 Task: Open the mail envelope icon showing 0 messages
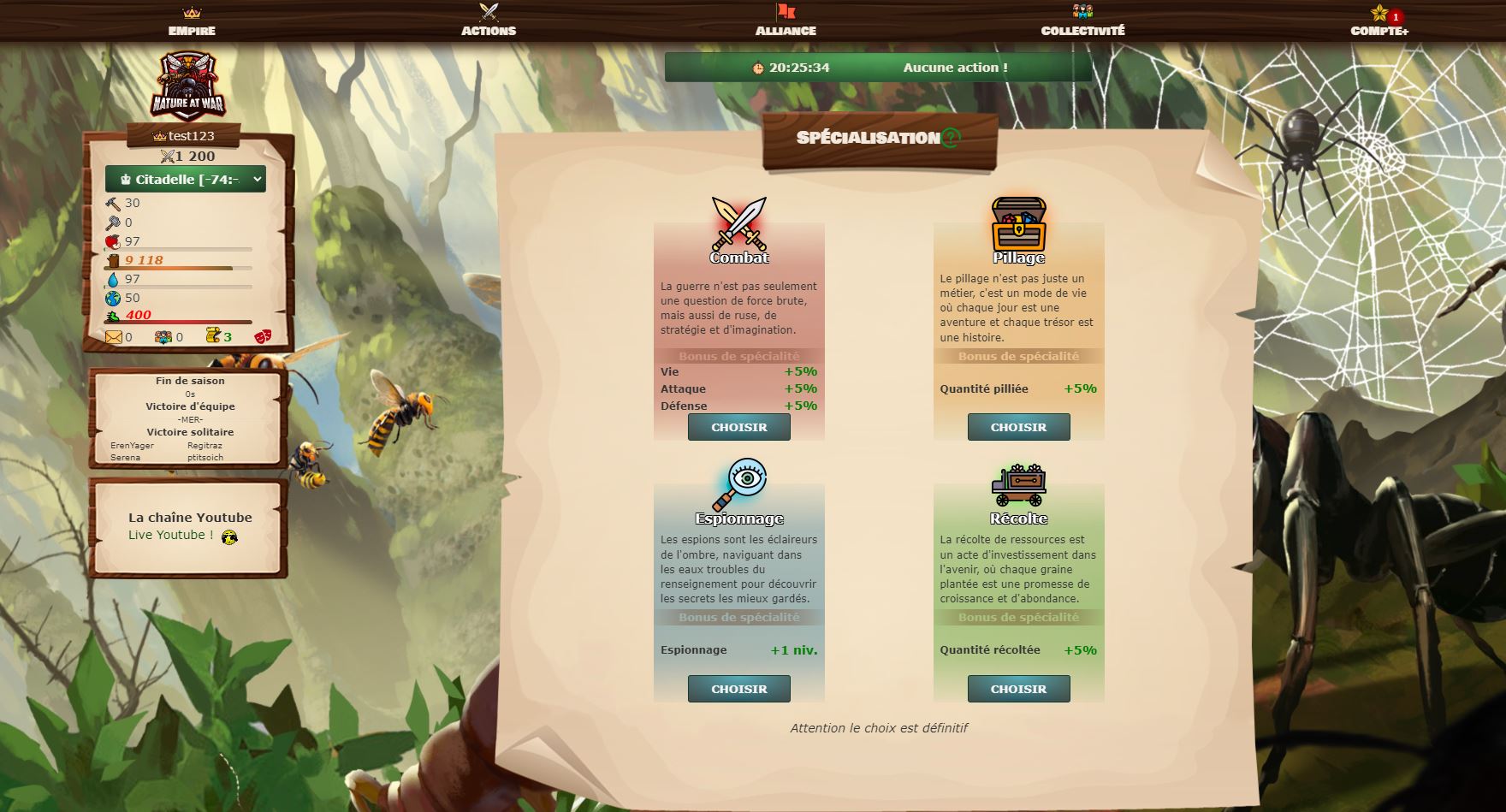(114, 336)
